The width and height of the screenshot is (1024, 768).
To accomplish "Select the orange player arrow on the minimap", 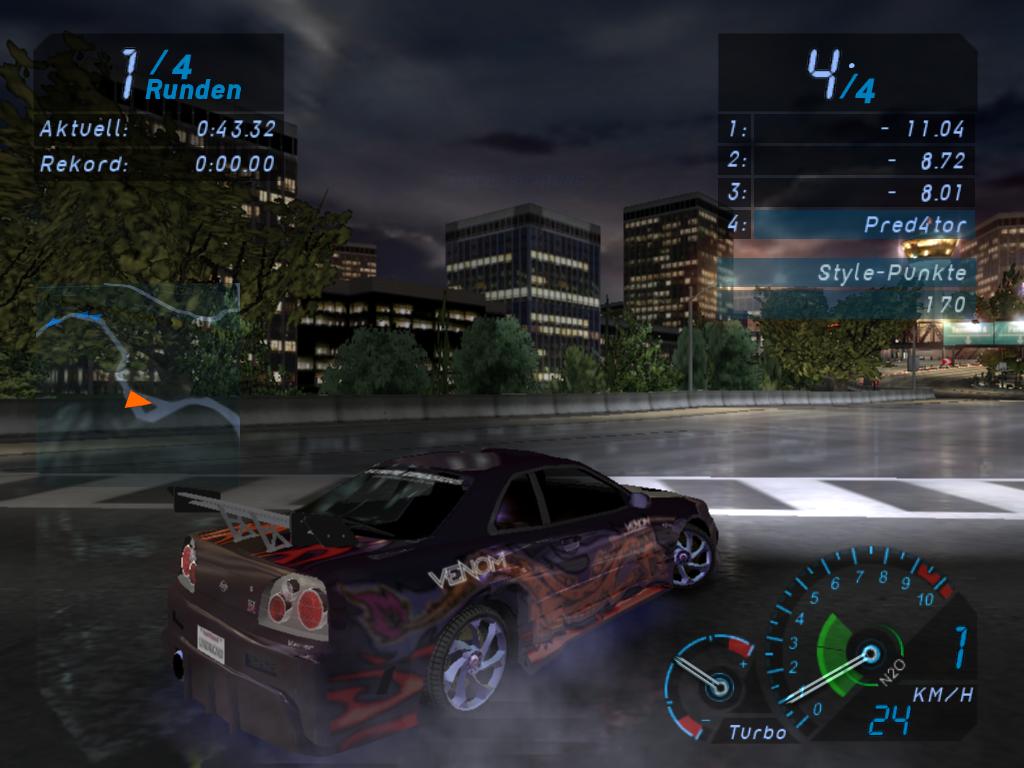I will coord(136,400).
